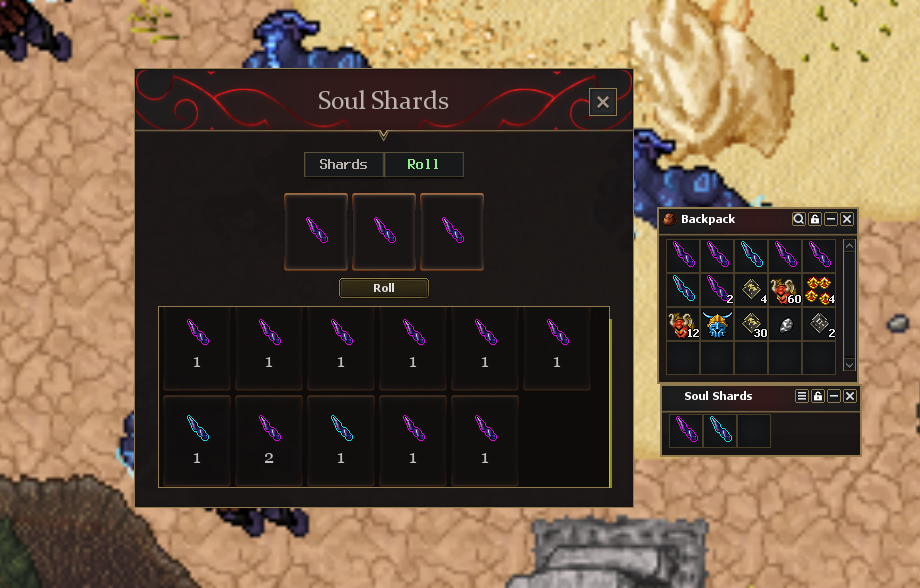Minimize the Backpack window
The image size is (920, 588).
pos(831,219)
